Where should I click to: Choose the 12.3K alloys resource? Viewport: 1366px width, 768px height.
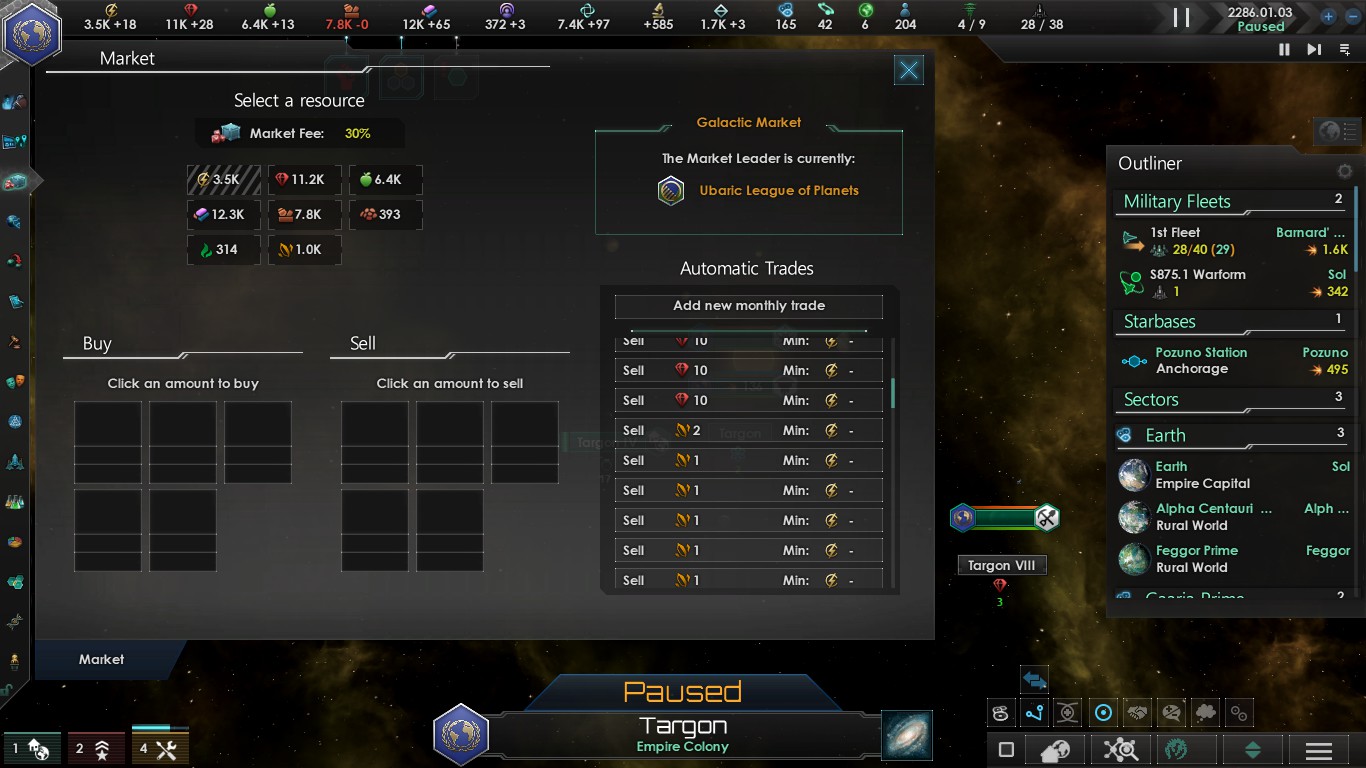[x=223, y=214]
